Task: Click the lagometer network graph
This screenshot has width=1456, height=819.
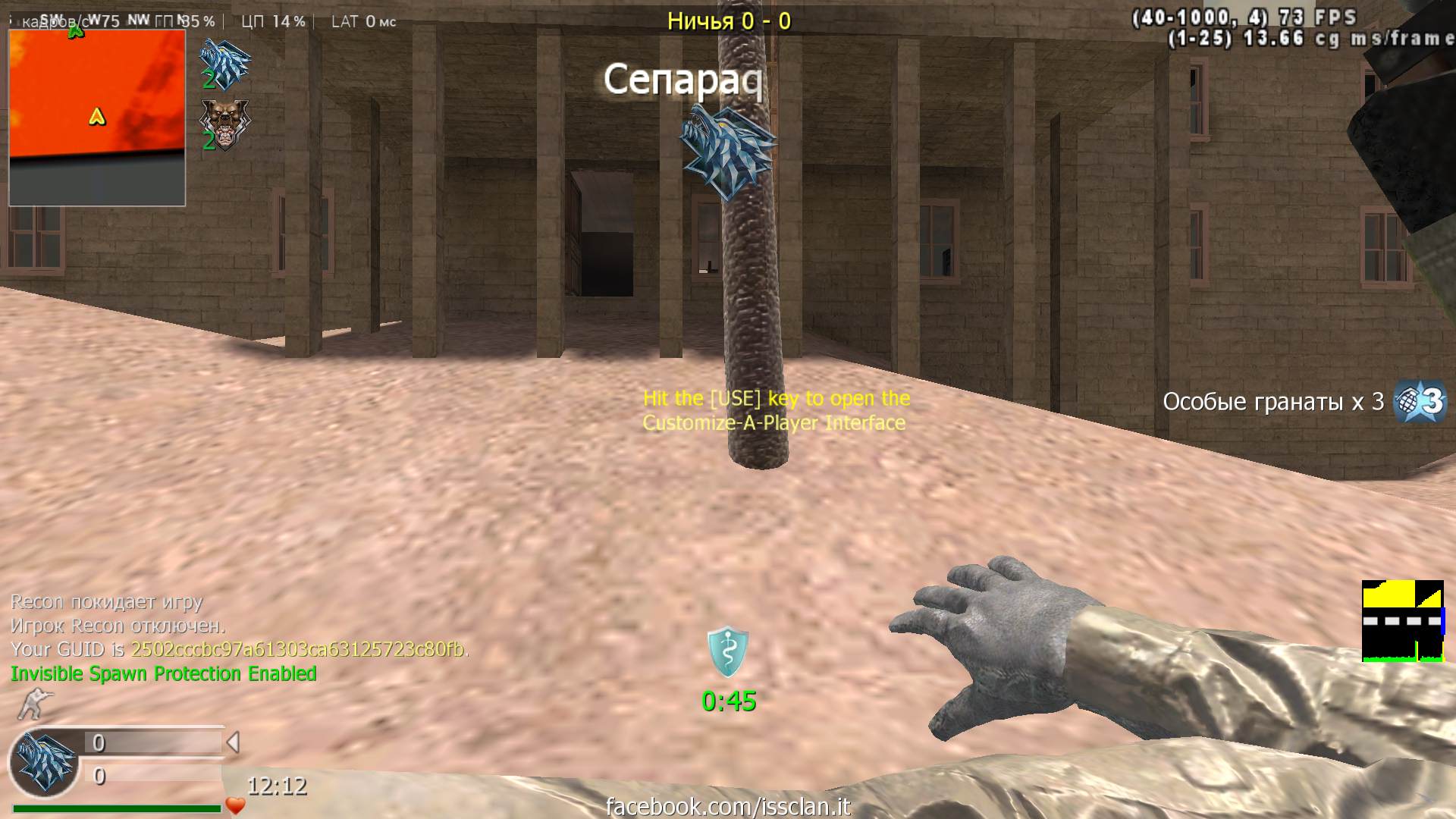Action: coord(1403,621)
